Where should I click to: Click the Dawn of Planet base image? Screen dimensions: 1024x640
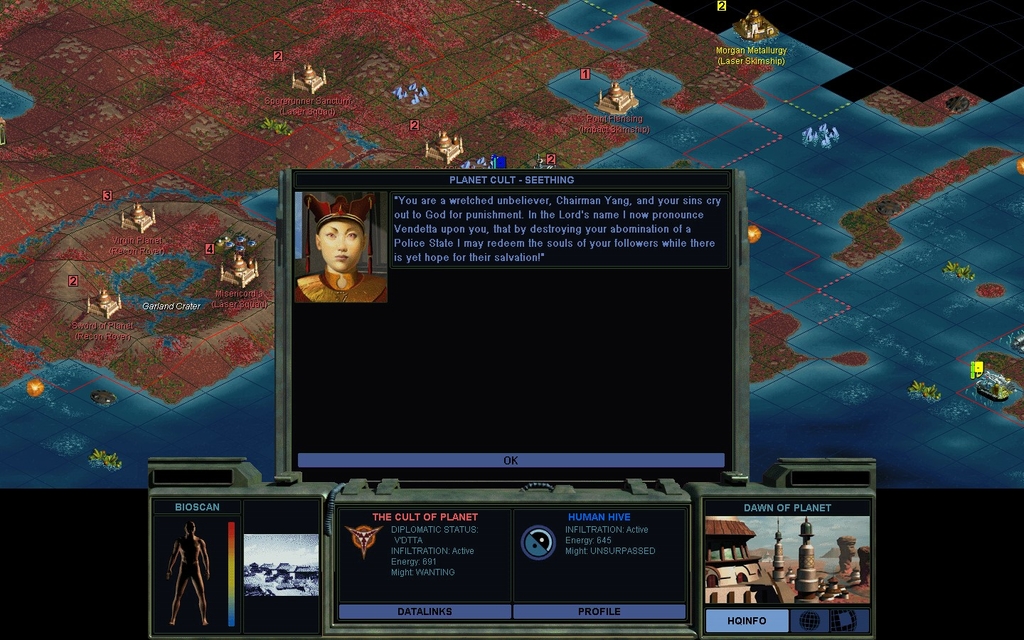click(787, 560)
